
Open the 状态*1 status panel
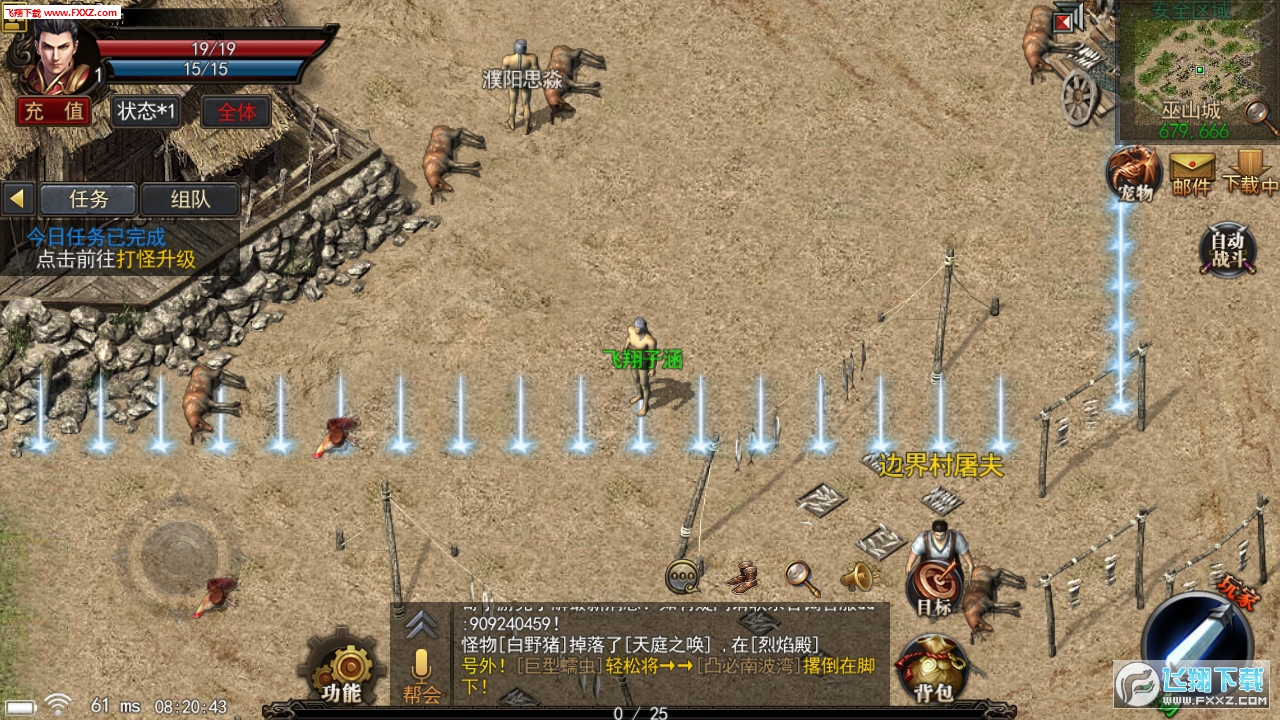point(145,111)
